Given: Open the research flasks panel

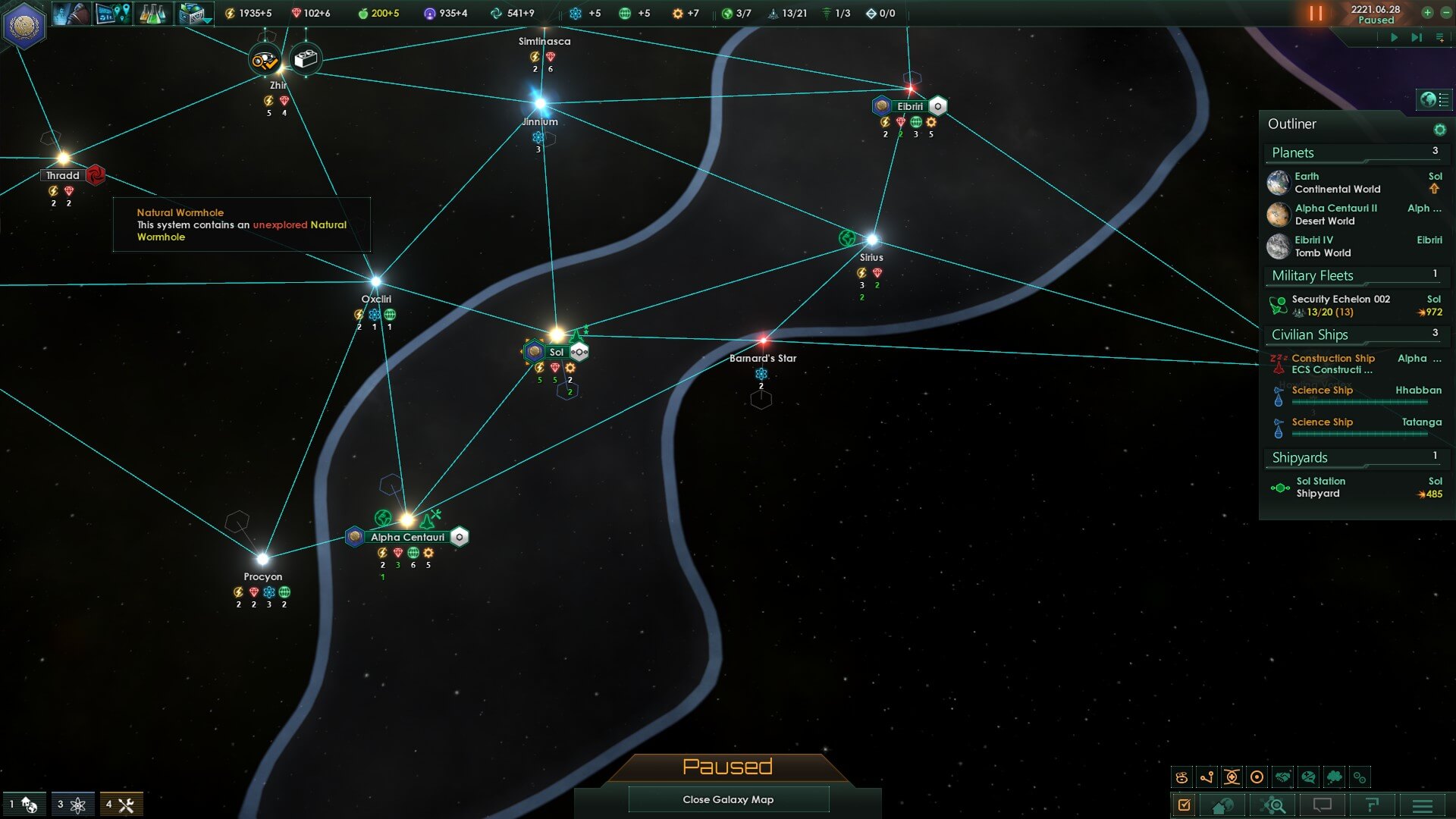Looking at the screenshot, I should tap(152, 14).
